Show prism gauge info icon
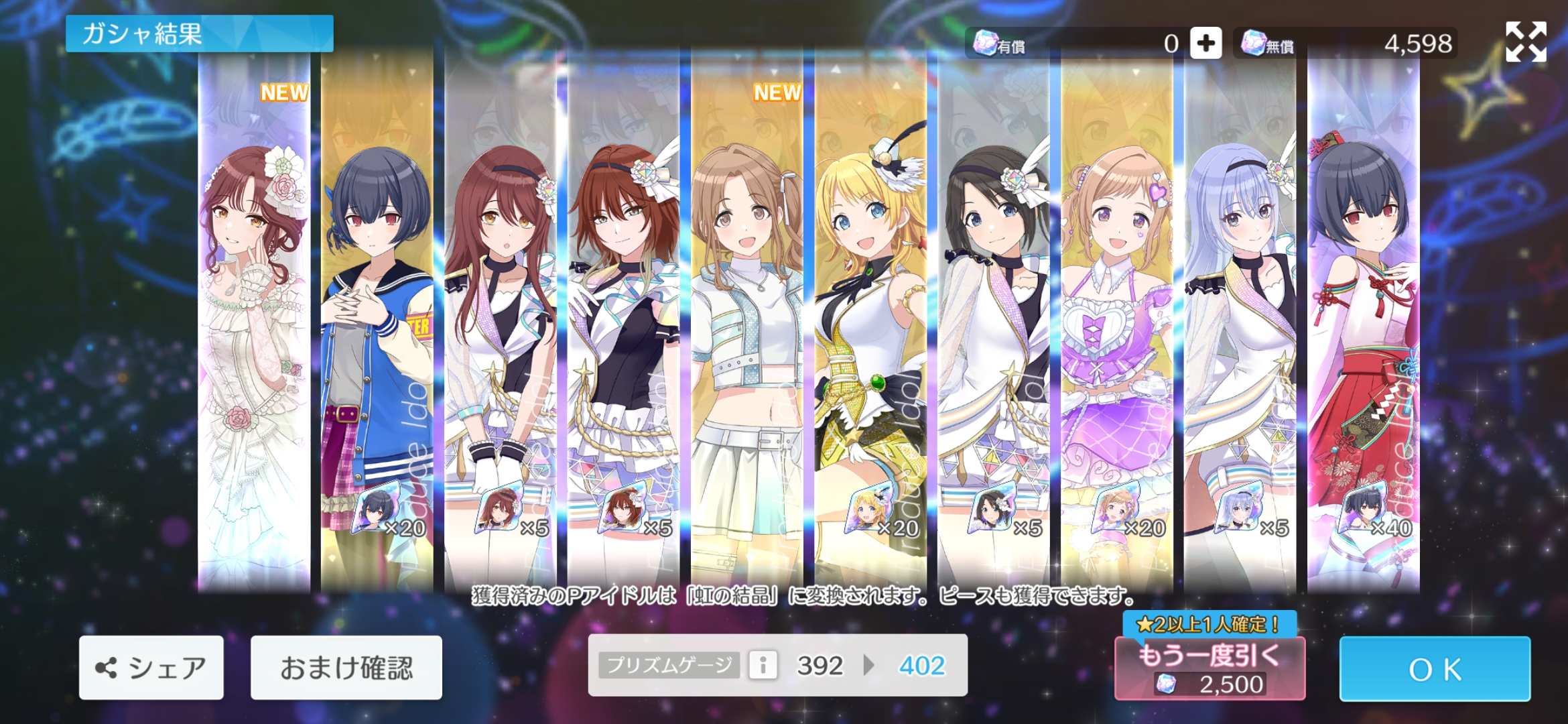Image resolution: width=1568 pixels, height=724 pixels. point(763,666)
